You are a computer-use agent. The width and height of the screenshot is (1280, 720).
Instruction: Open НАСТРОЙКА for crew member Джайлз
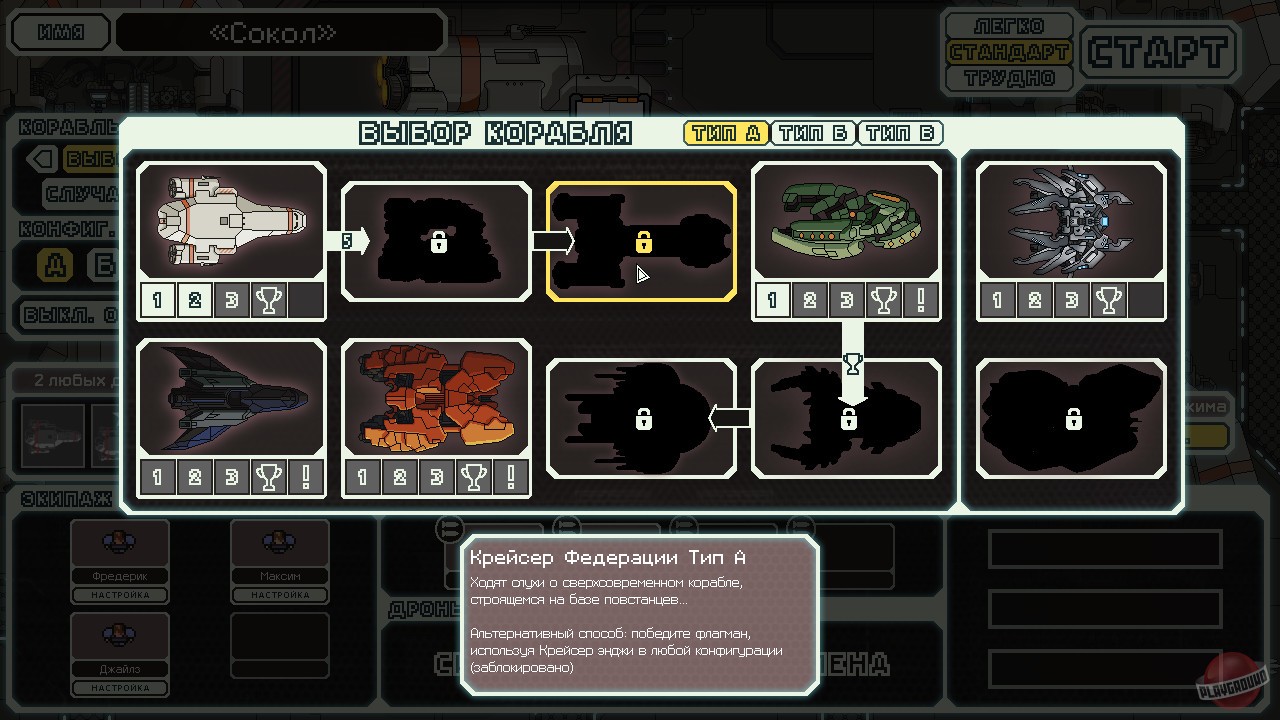click(118, 688)
